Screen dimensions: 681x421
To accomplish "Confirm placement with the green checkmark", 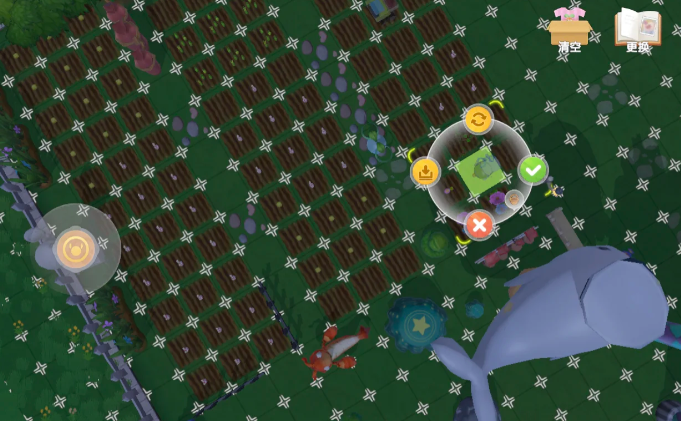I will point(533,170).
